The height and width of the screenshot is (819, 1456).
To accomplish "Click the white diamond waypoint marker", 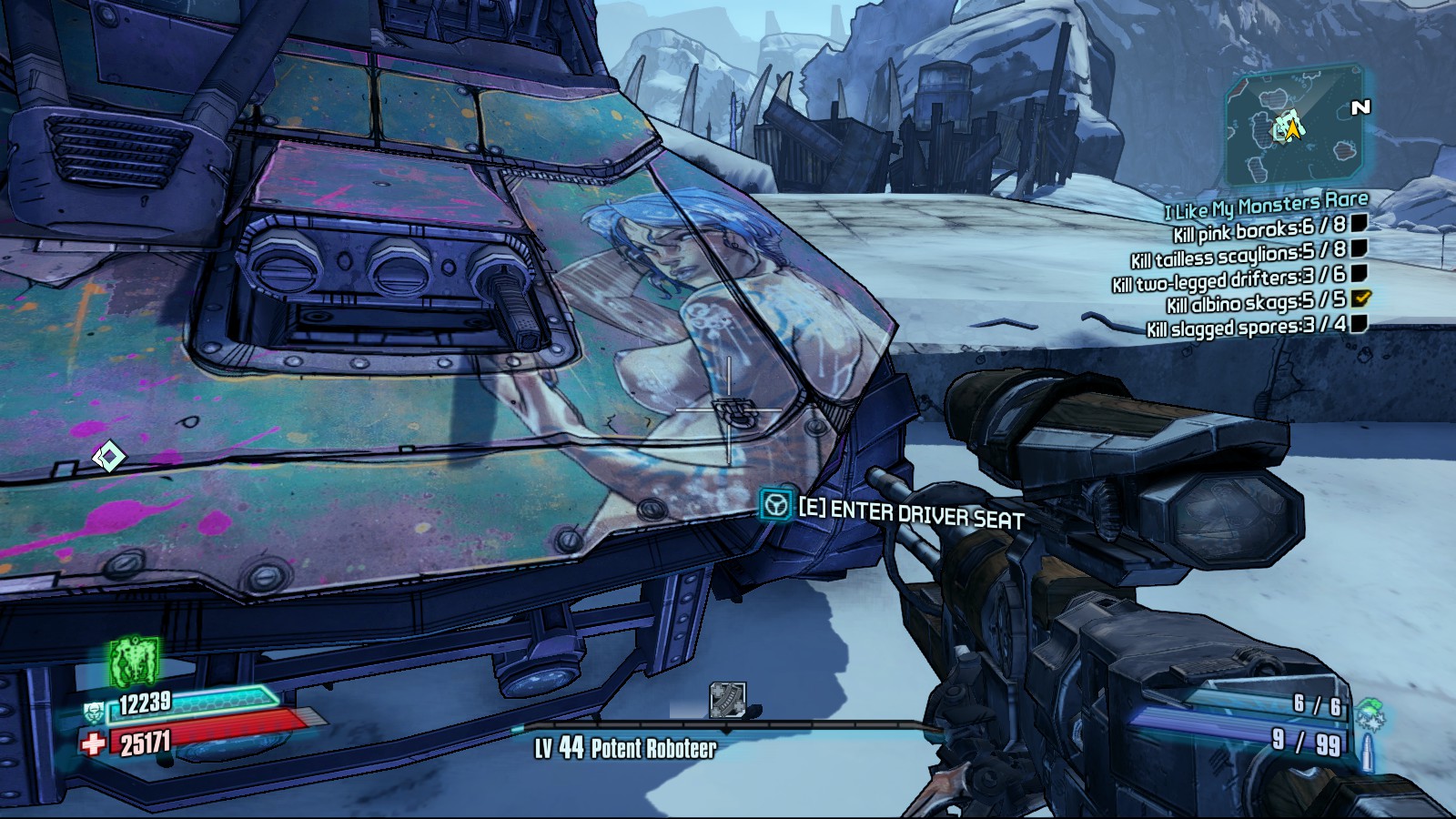I will [x=108, y=456].
